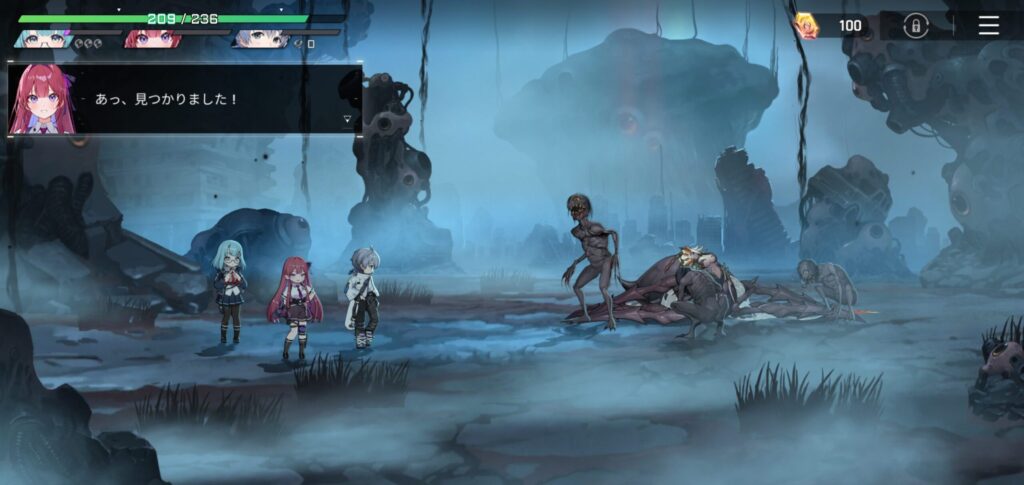
Task: Toggle the circular lock icon button
Action: (x=915, y=26)
